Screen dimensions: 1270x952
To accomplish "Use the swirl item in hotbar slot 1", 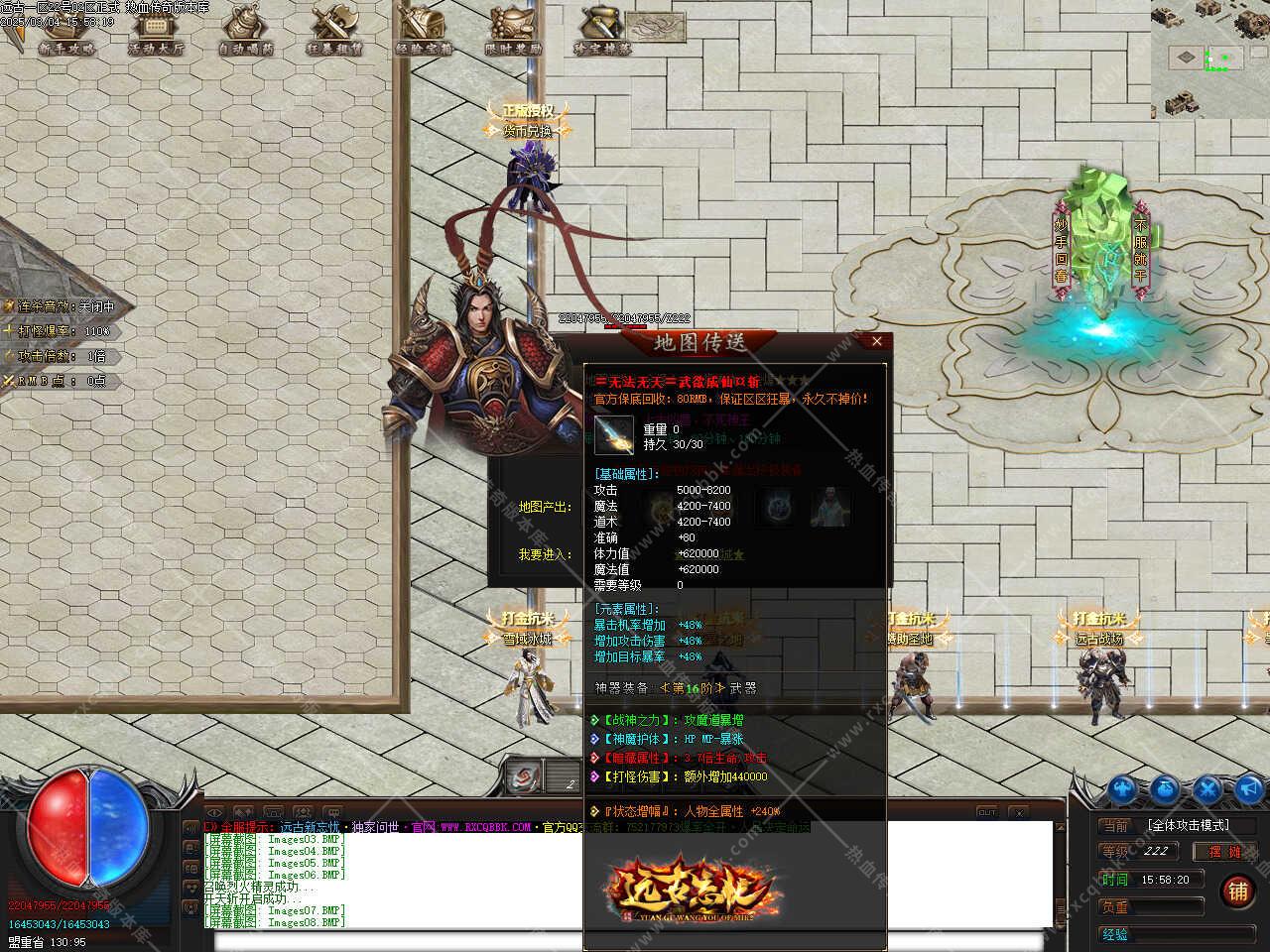I will tap(525, 776).
